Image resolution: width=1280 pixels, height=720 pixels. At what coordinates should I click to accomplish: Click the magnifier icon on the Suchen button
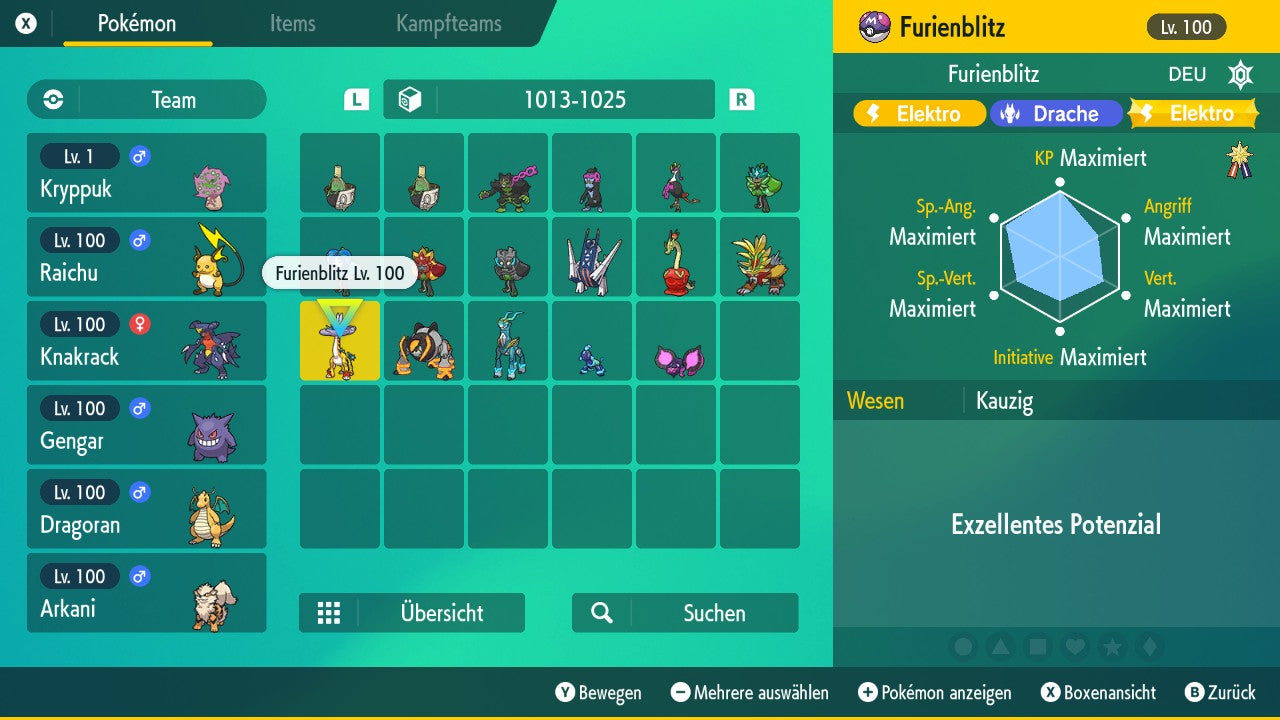tap(600, 613)
